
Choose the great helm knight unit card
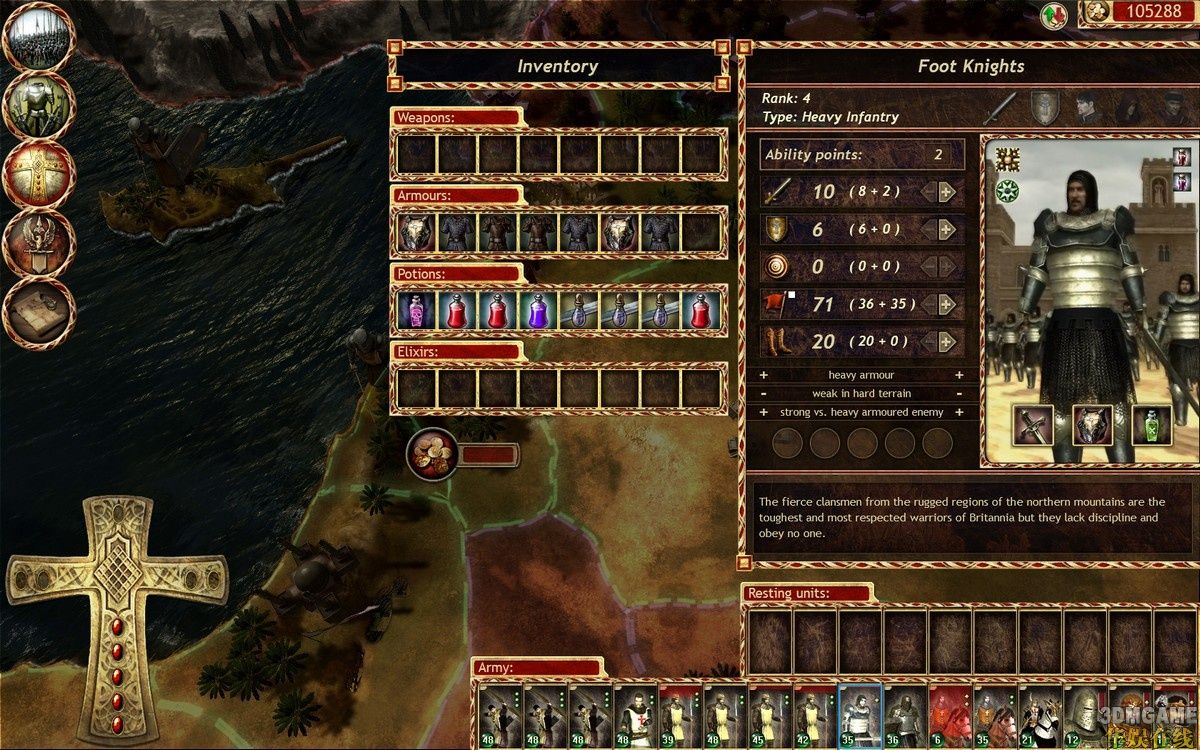point(1084,716)
